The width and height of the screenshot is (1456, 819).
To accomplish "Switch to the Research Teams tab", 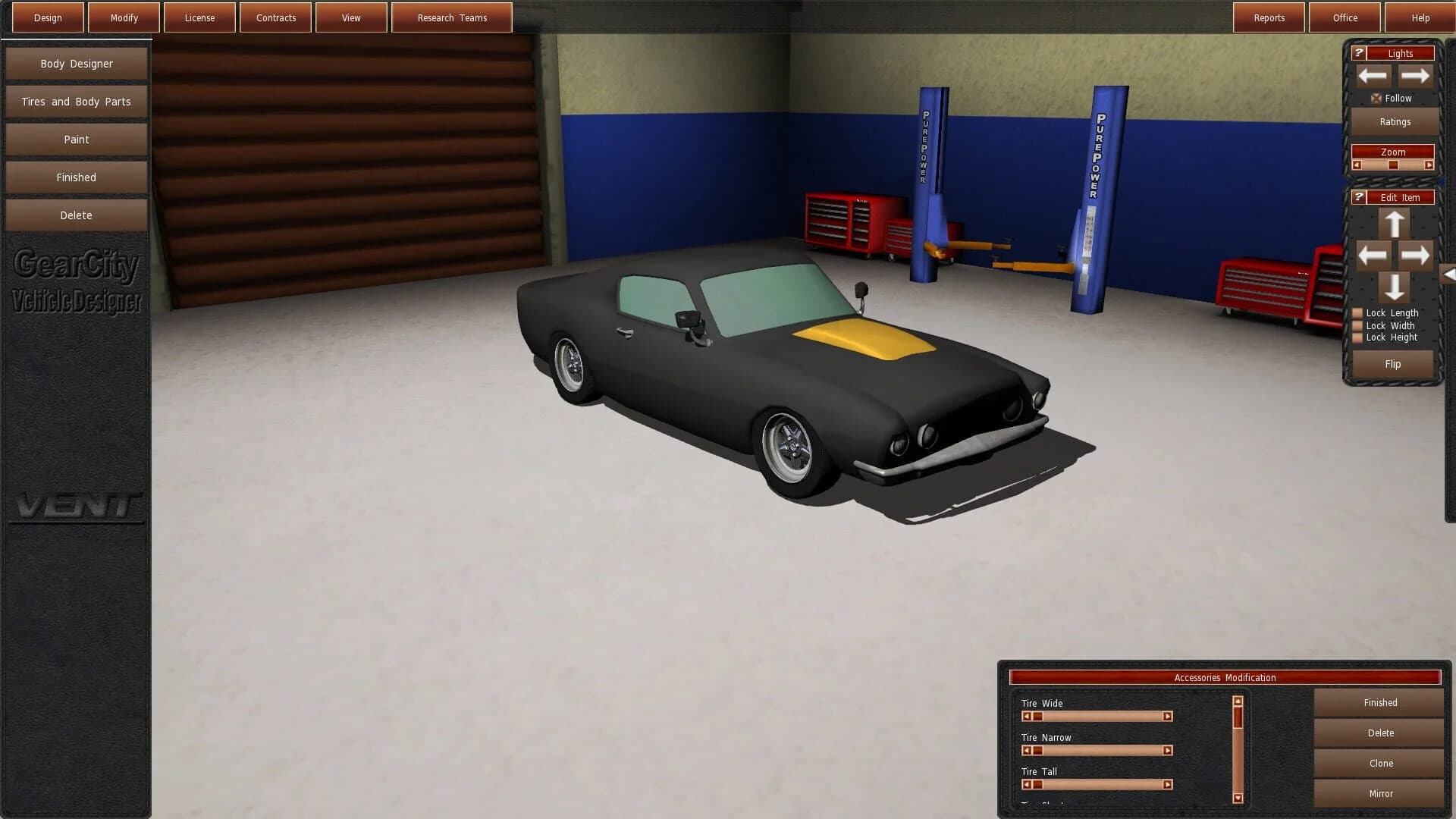I will tap(451, 17).
